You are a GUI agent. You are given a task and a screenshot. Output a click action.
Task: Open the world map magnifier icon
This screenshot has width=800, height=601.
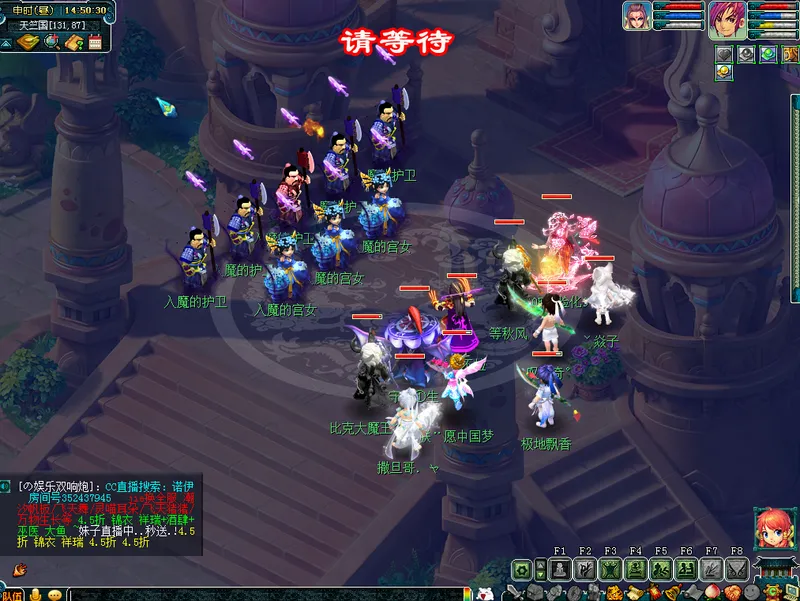(x=52, y=42)
